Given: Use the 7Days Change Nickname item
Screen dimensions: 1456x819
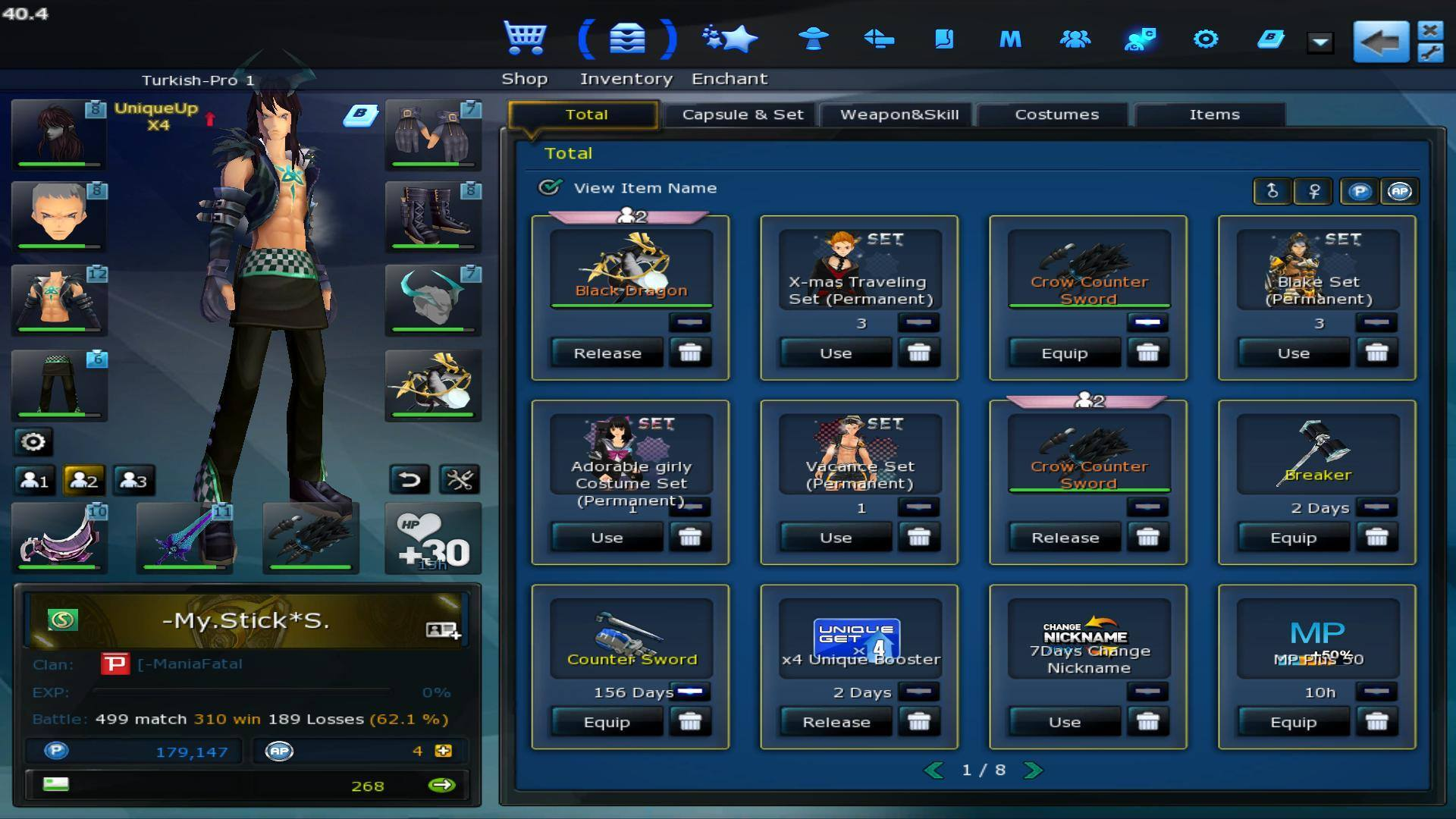Looking at the screenshot, I should coord(1064,722).
